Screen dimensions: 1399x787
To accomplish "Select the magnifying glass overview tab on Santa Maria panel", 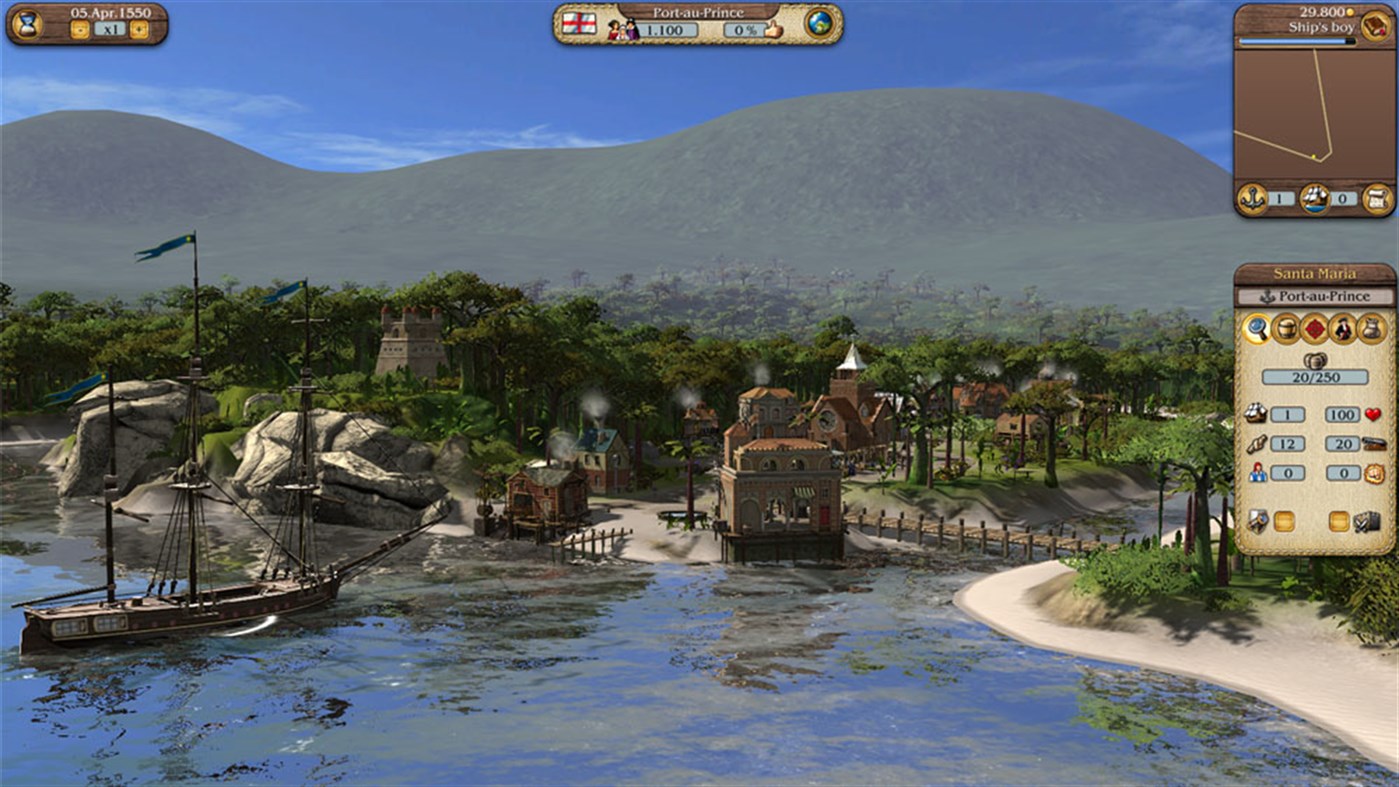I will click(x=1257, y=330).
